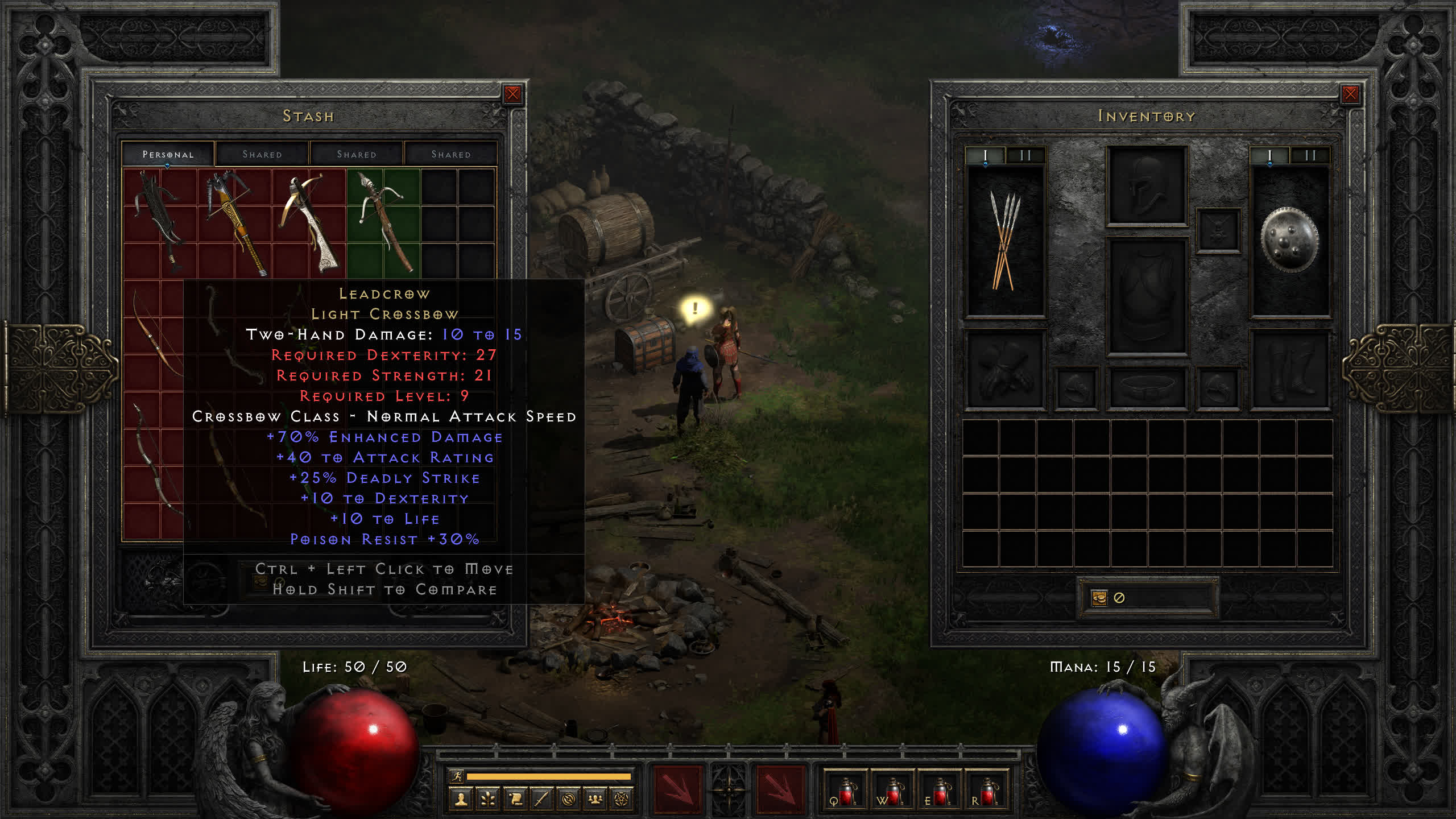Image resolution: width=1456 pixels, height=819 pixels.
Task: Pick up the Leadcrow light crossbow
Action: (383, 222)
